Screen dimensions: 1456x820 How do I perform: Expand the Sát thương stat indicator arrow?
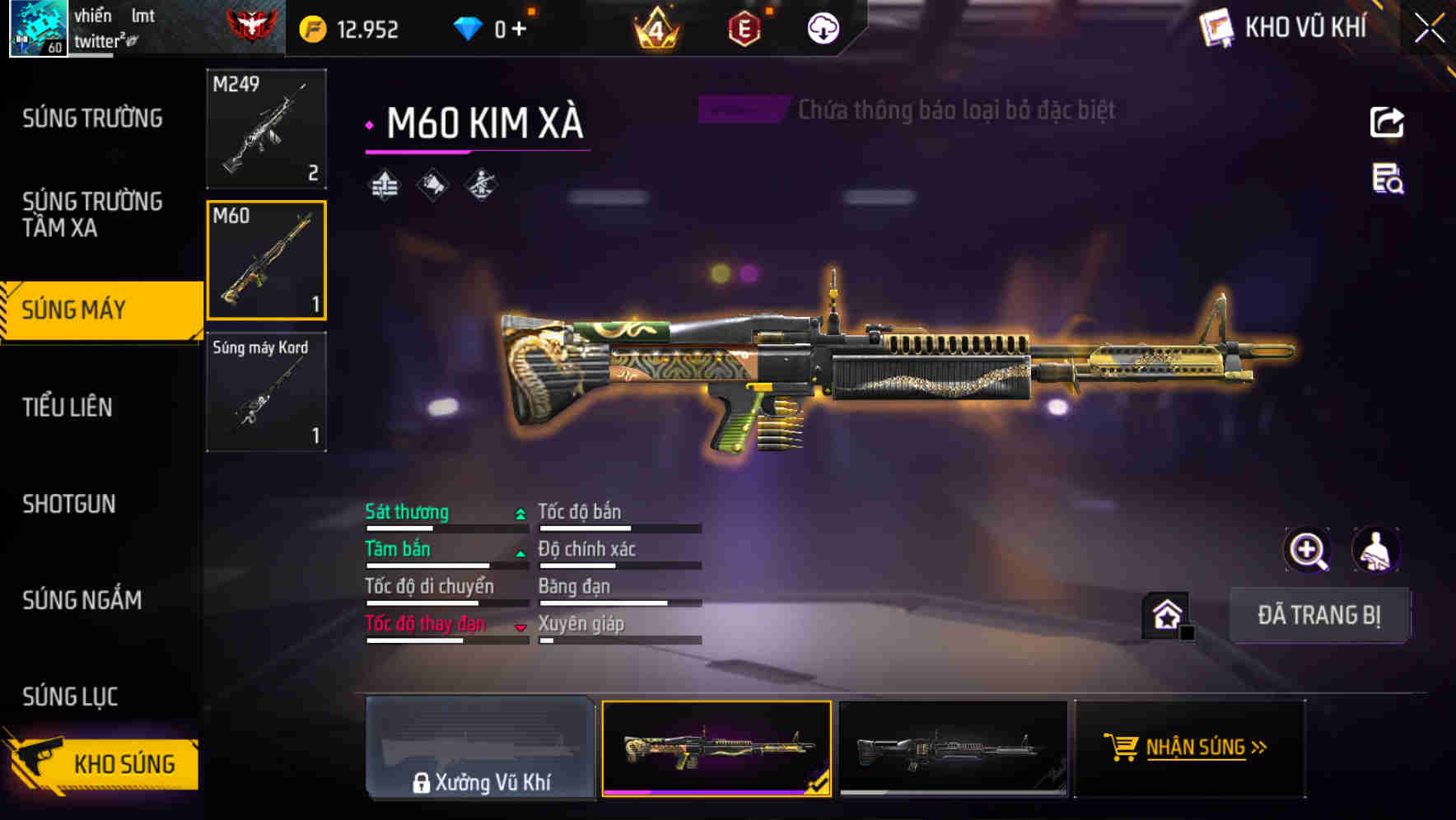click(x=520, y=512)
